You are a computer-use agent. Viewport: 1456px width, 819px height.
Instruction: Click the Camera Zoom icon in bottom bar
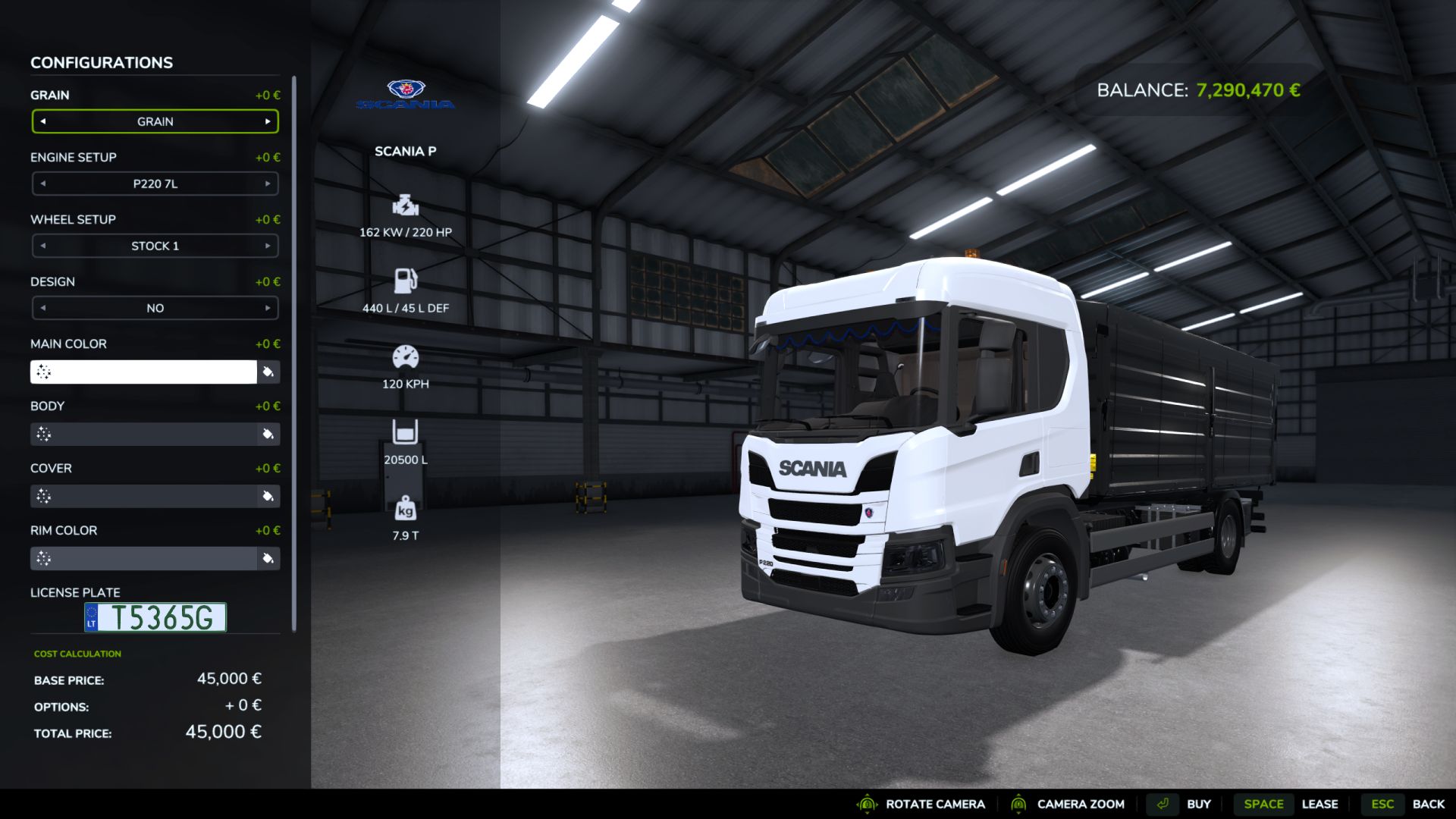(x=1019, y=804)
